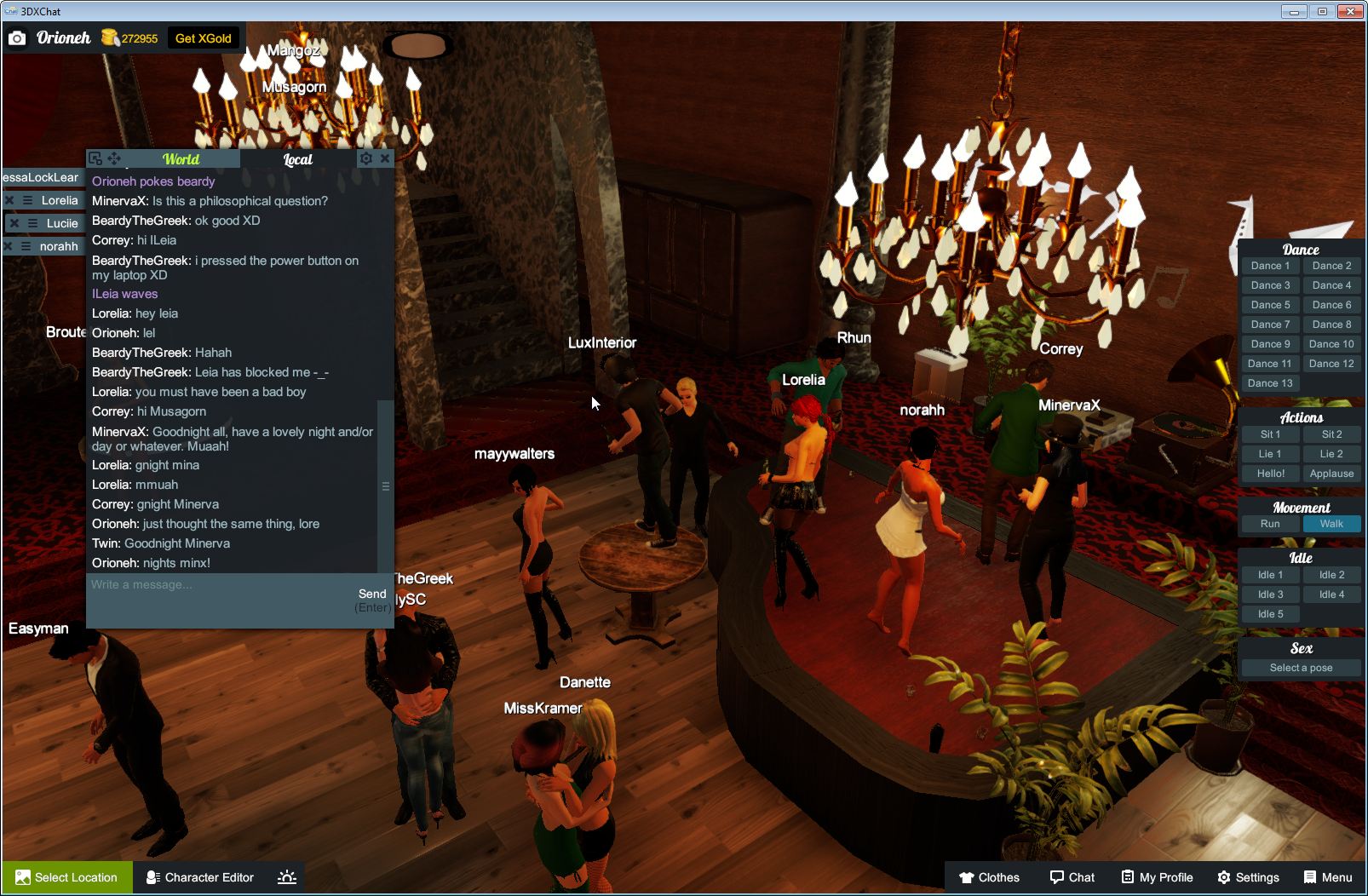Image resolution: width=1368 pixels, height=896 pixels.
Task: Select the World chat tab
Action: pyautogui.click(x=181, y=159)
